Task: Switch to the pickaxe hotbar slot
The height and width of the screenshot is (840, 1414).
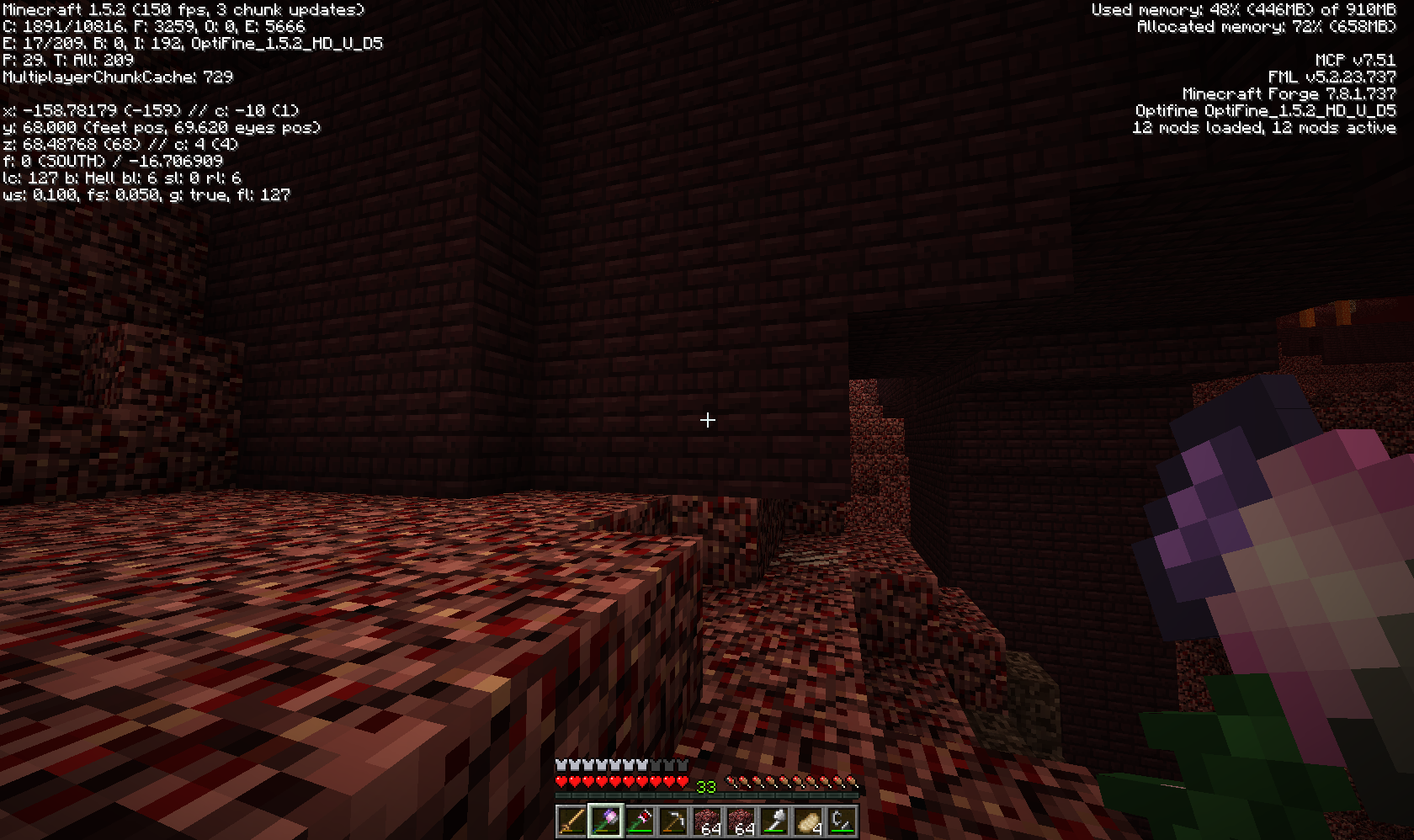Action: (x=672, y=821)
